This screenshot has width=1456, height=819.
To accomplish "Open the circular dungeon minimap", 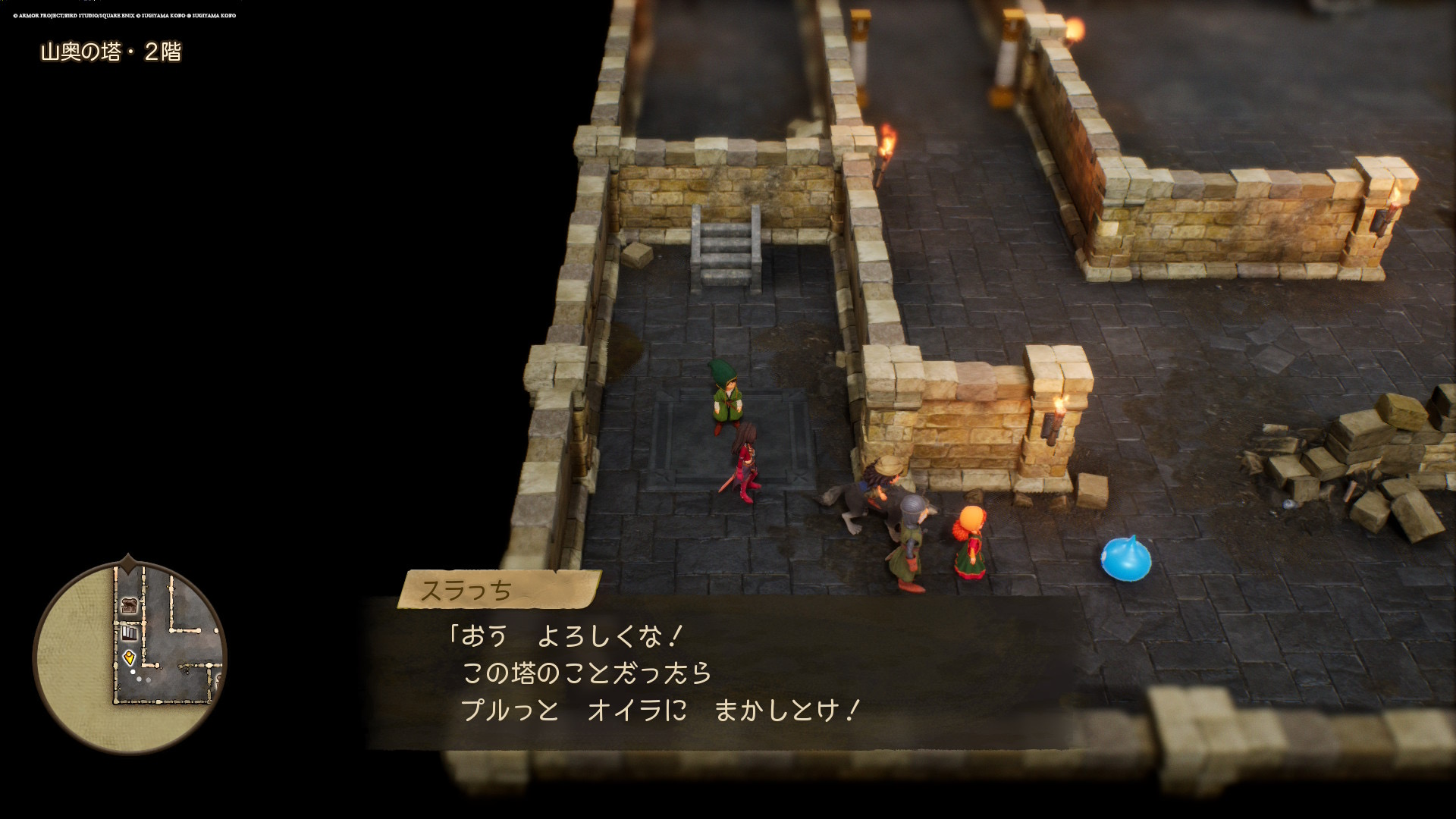I will pos(130,657).
